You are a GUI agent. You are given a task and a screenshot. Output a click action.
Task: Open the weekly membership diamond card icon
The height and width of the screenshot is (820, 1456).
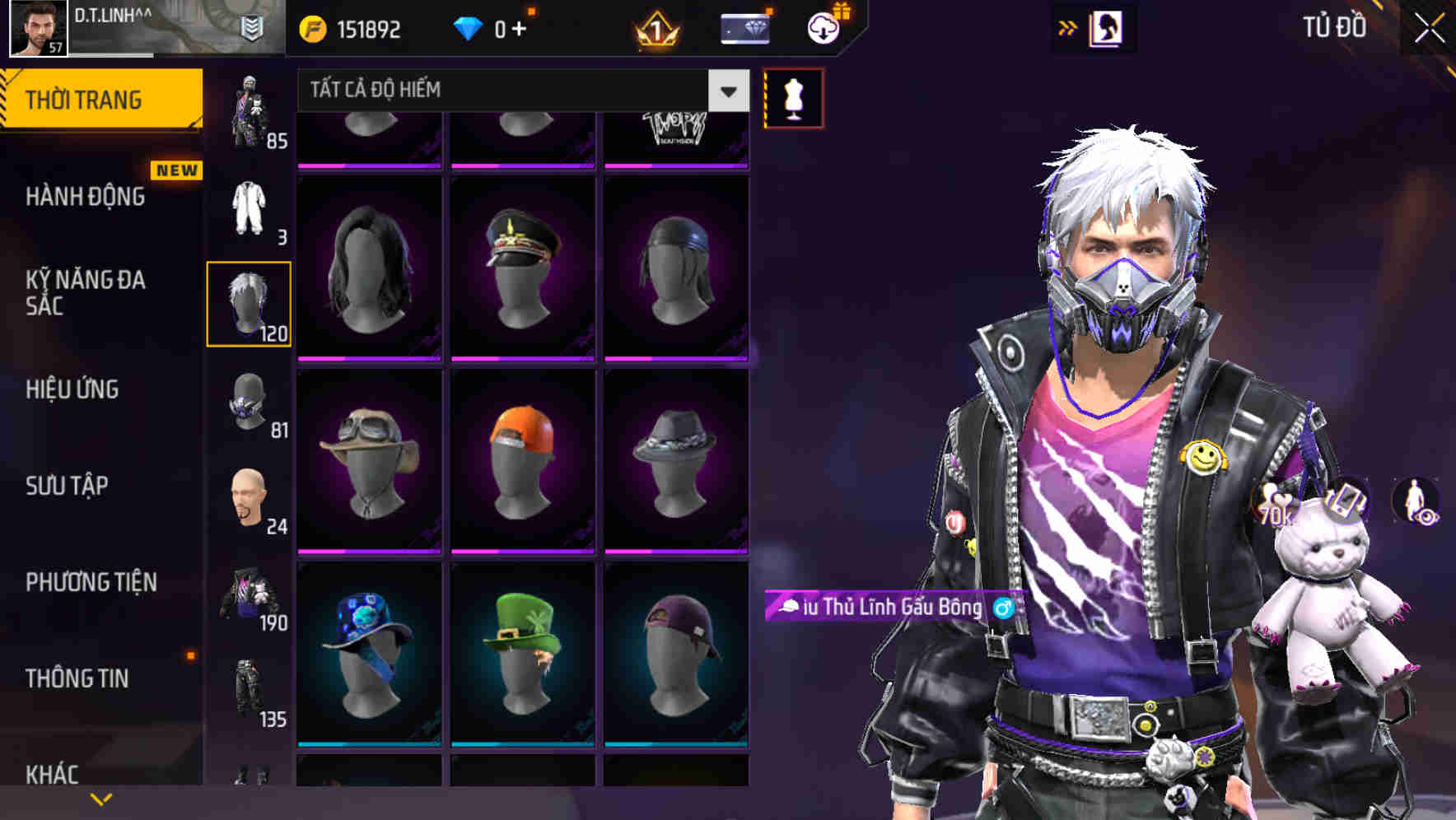pos(744,30)
